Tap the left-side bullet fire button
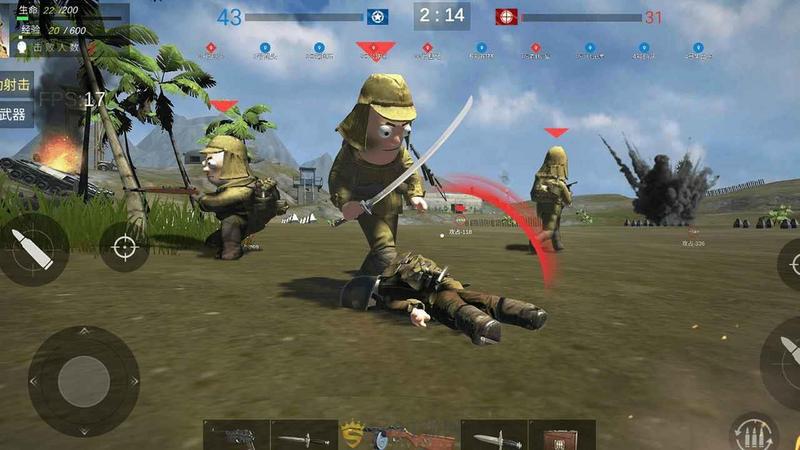Screen dimensions: 800x450 (33, 248)
